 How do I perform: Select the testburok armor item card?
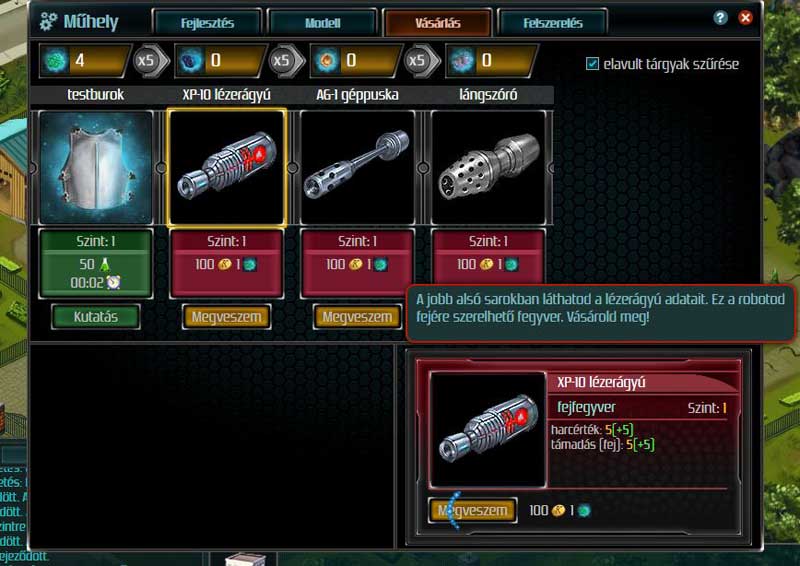coord(96,167)
